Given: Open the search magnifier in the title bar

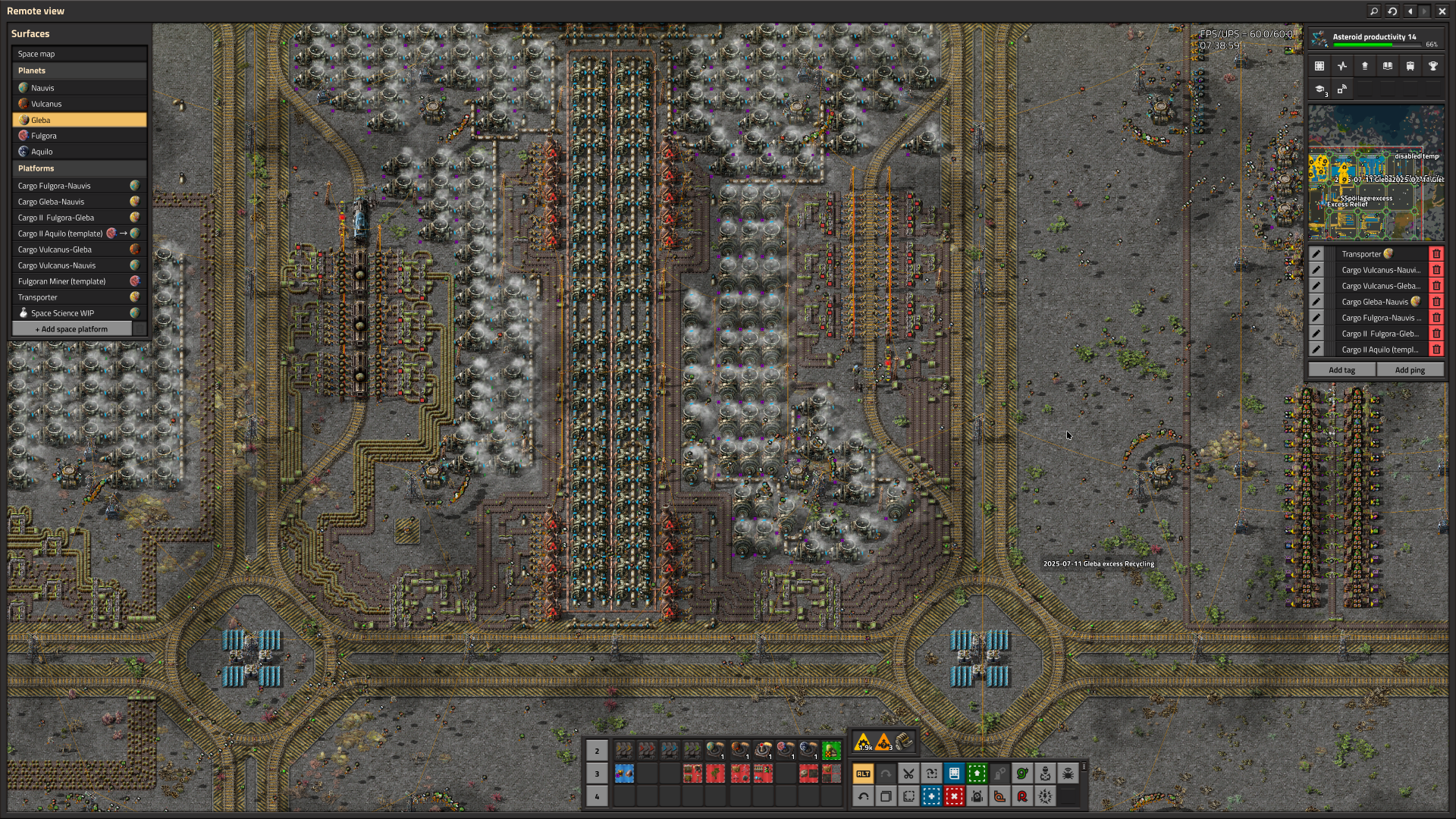Looking at the screenshot, I should (1374, 11).
